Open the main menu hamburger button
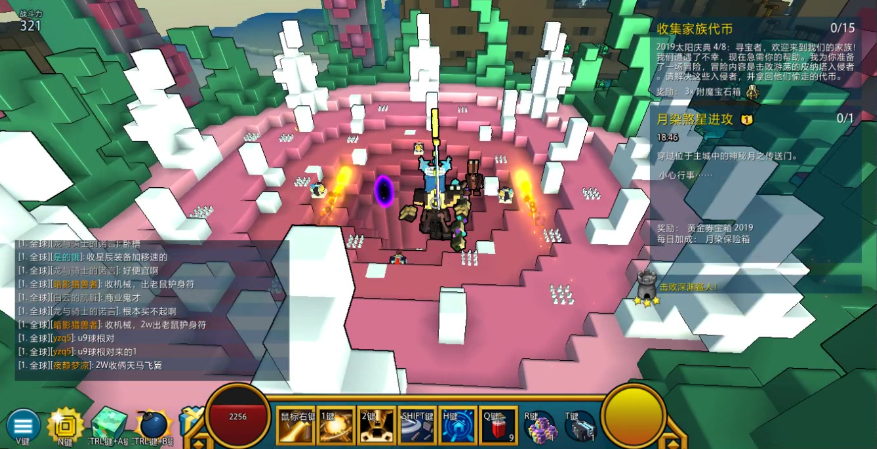The height and width of the screenshot is (449, 877). 22,424
